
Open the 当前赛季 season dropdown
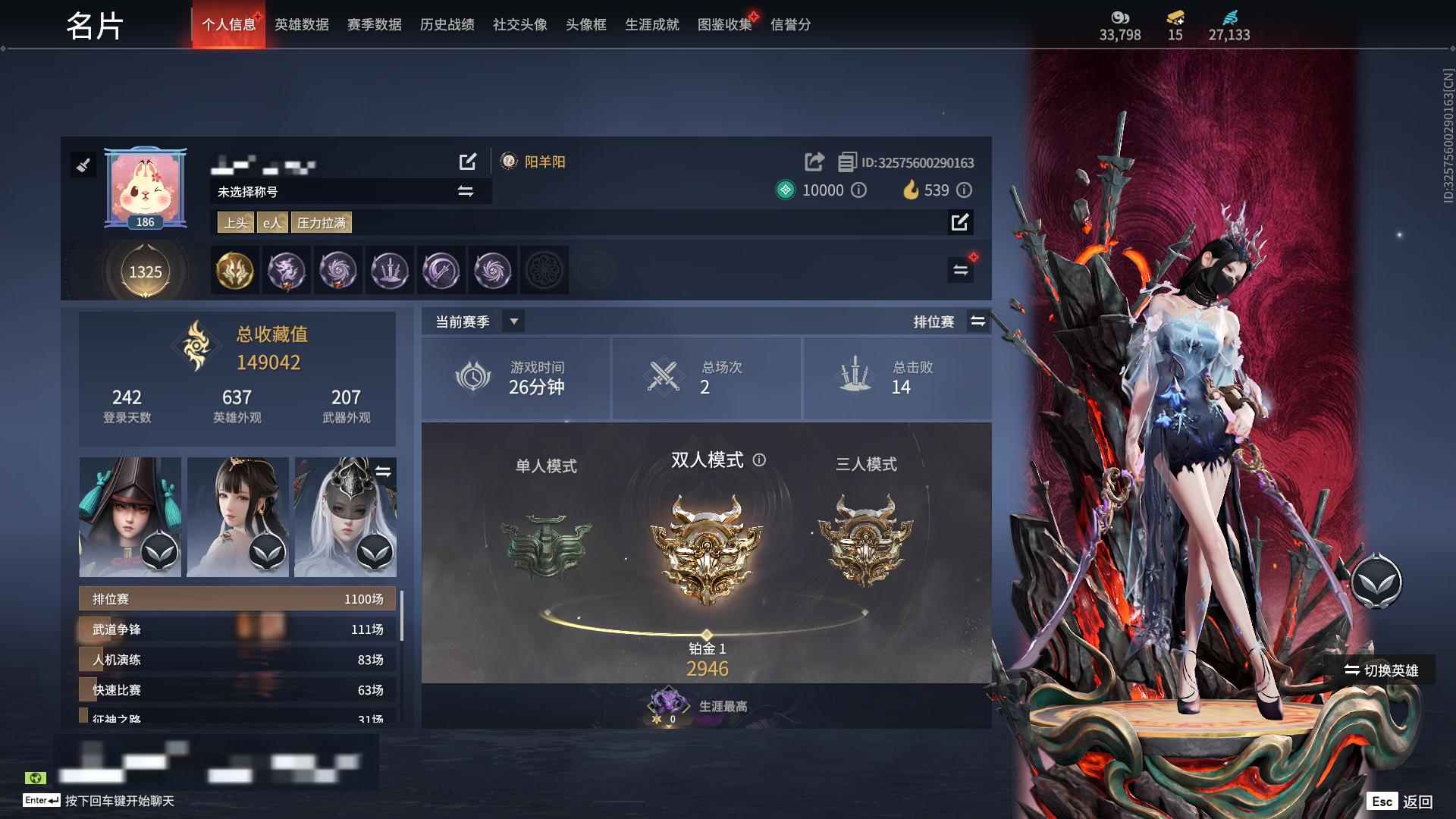tap(513, 322)
